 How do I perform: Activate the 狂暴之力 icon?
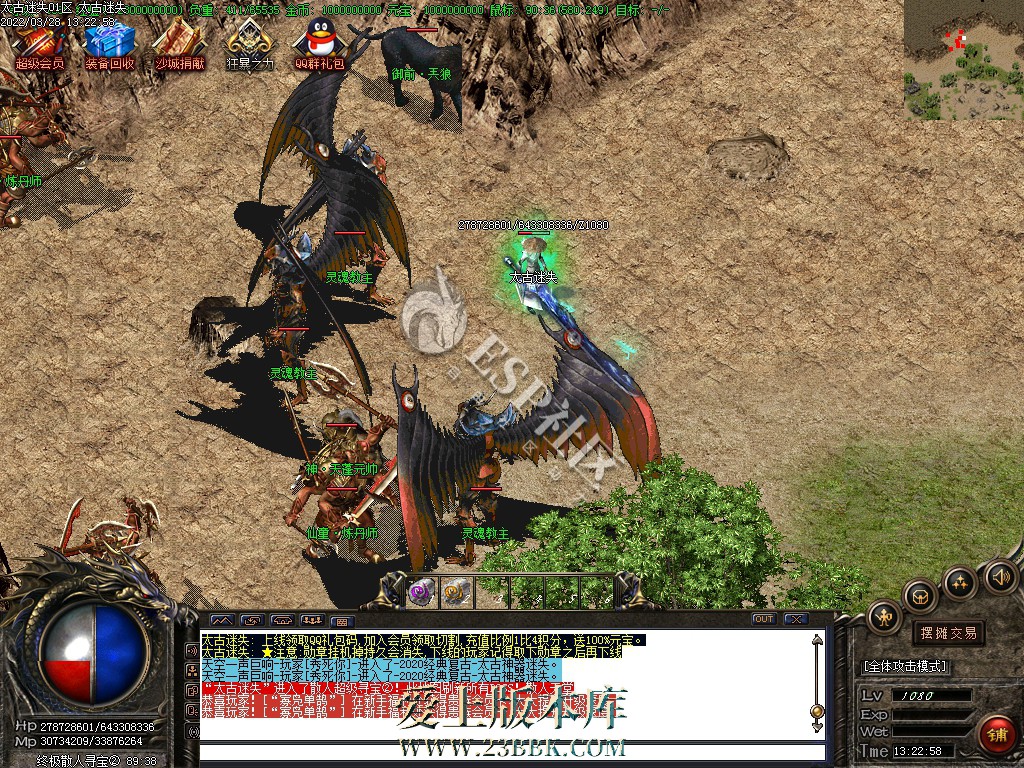[249, 42]
